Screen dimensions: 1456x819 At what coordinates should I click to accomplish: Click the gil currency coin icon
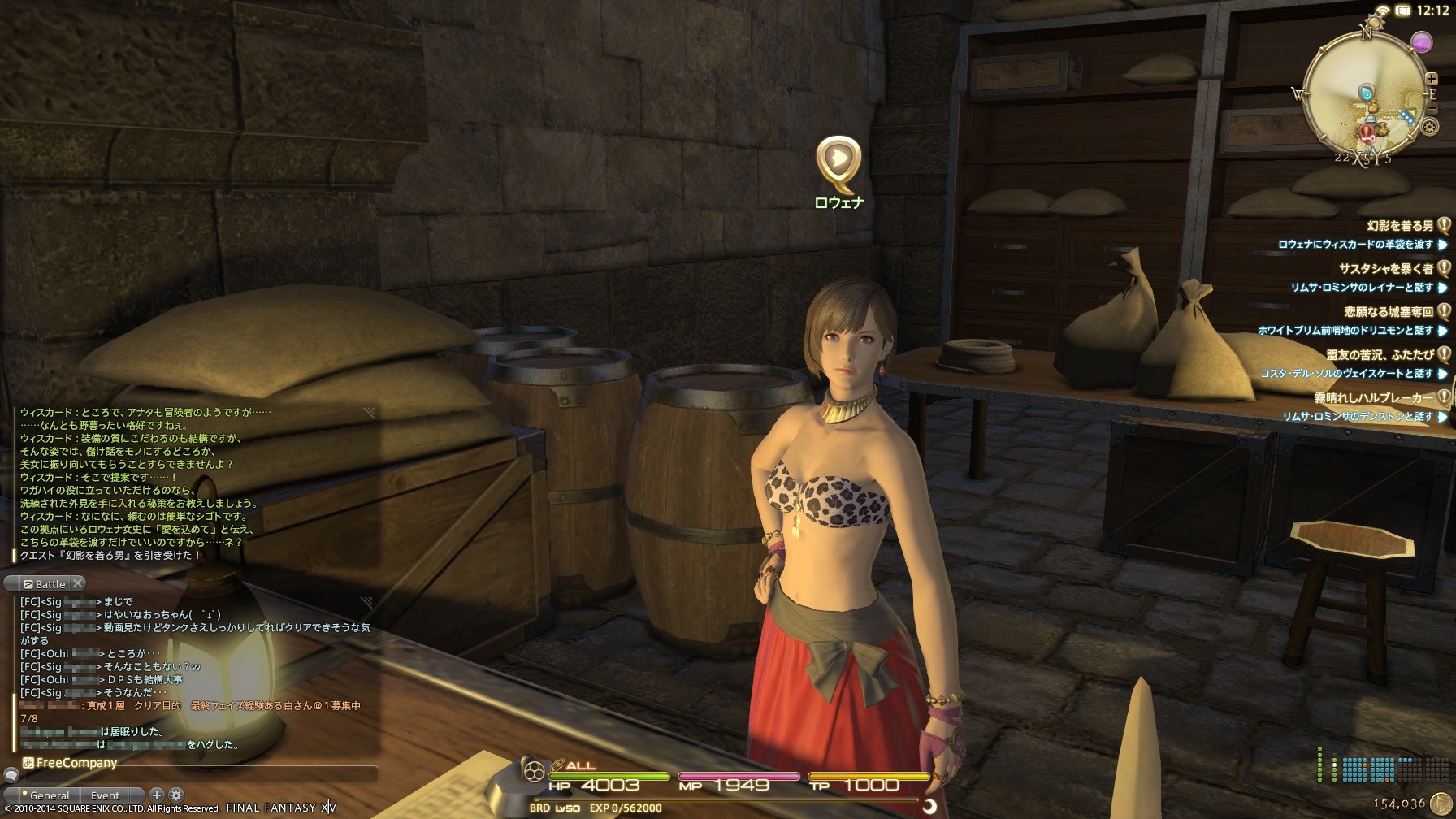click(x=1441, y=804)
